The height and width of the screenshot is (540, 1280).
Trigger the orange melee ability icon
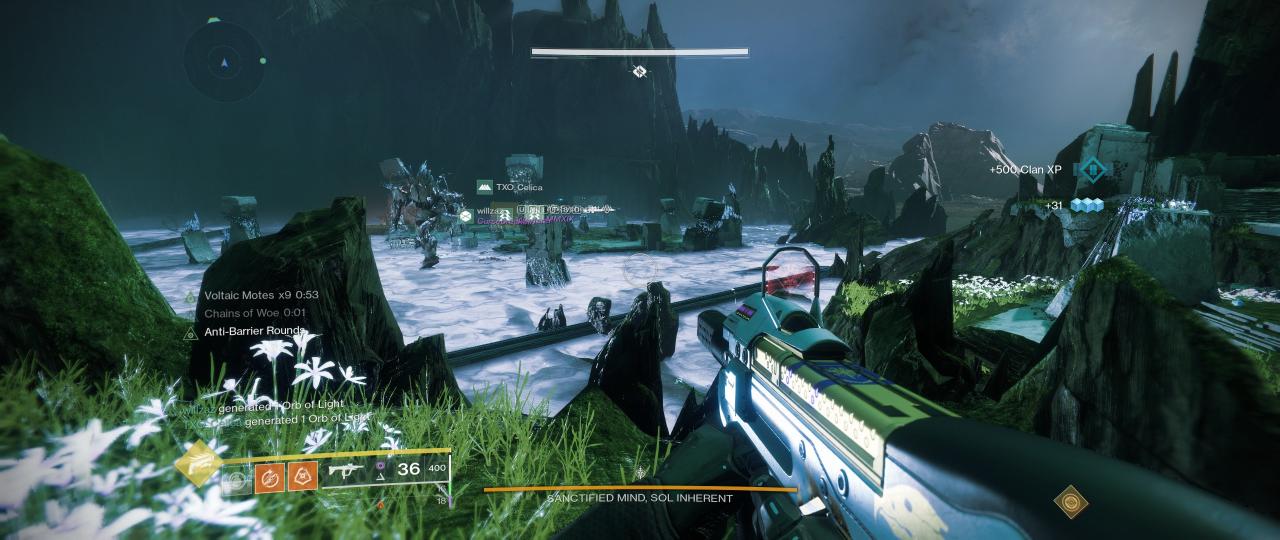pyautogui.click(x=271, y=477)
